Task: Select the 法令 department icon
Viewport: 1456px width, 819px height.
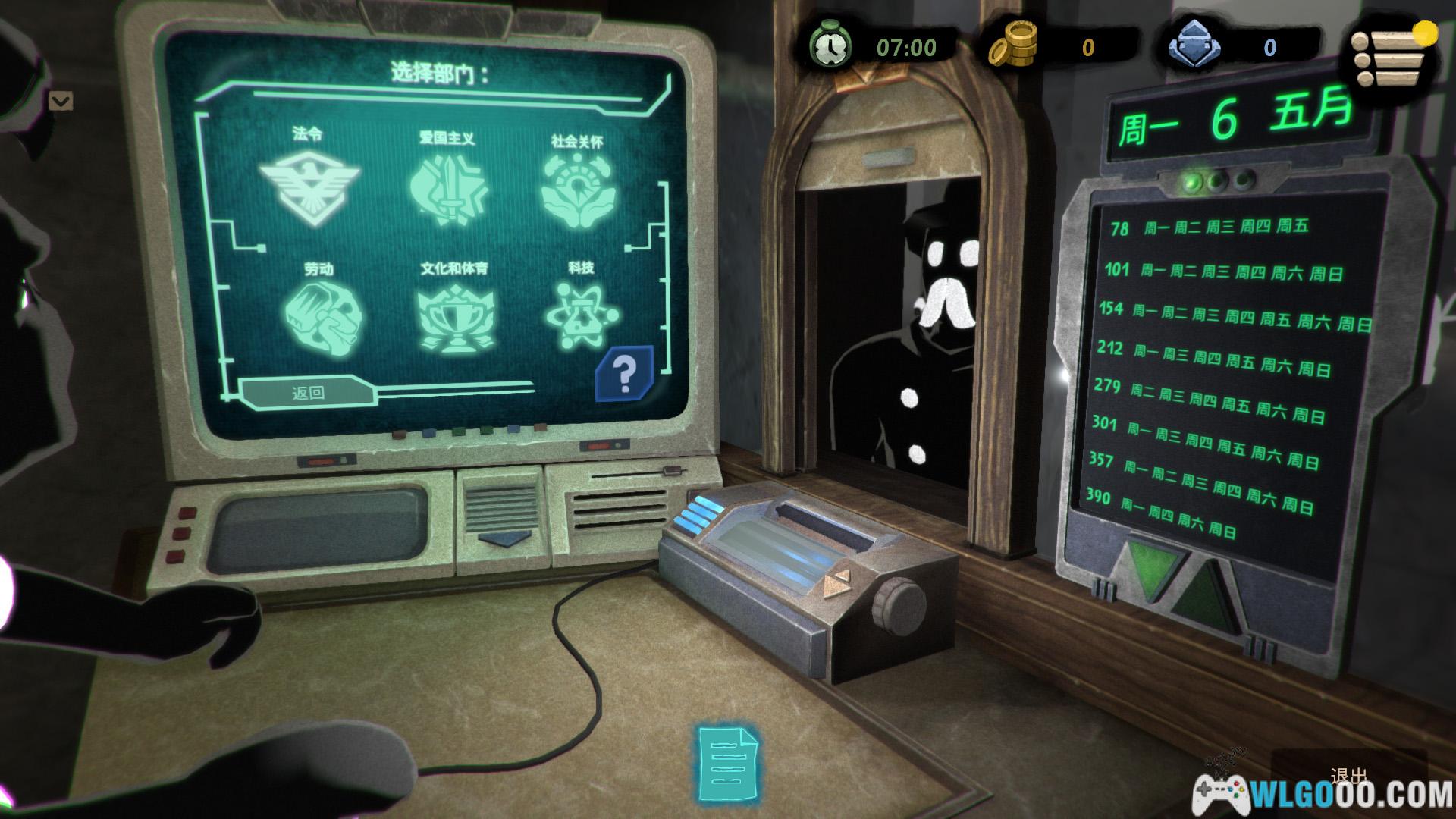Action: pos(309,187)
